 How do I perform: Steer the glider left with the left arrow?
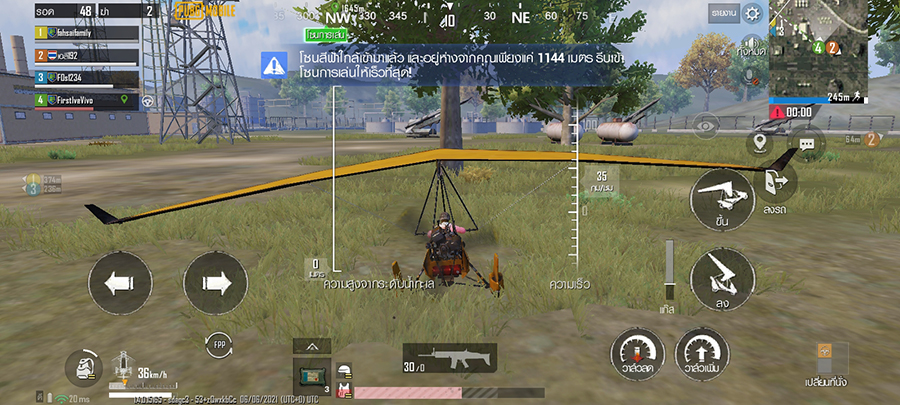pos(120,283)
